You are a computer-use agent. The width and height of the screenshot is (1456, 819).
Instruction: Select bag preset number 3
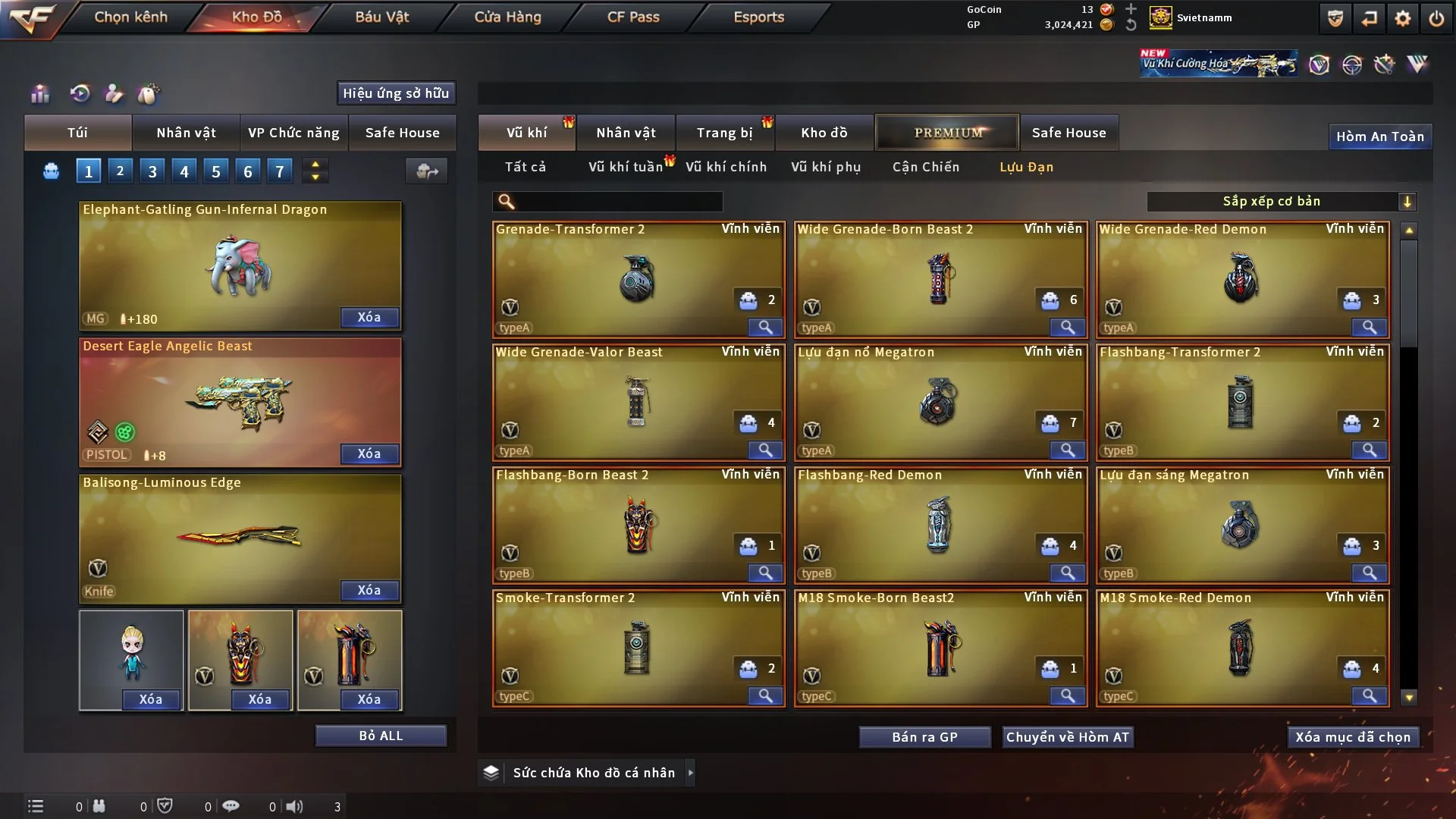pos(152,171)
